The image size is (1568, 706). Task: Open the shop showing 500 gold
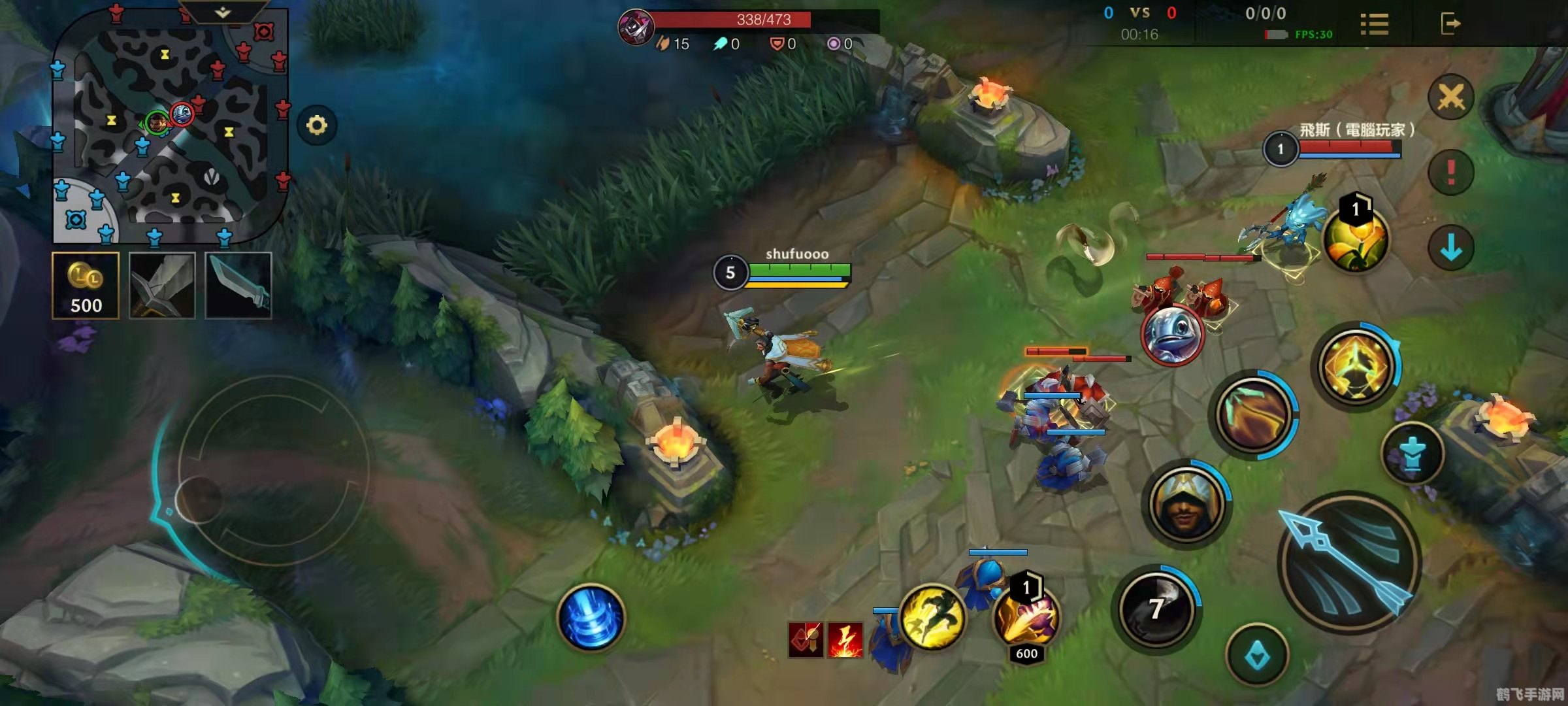coord(86,286)
